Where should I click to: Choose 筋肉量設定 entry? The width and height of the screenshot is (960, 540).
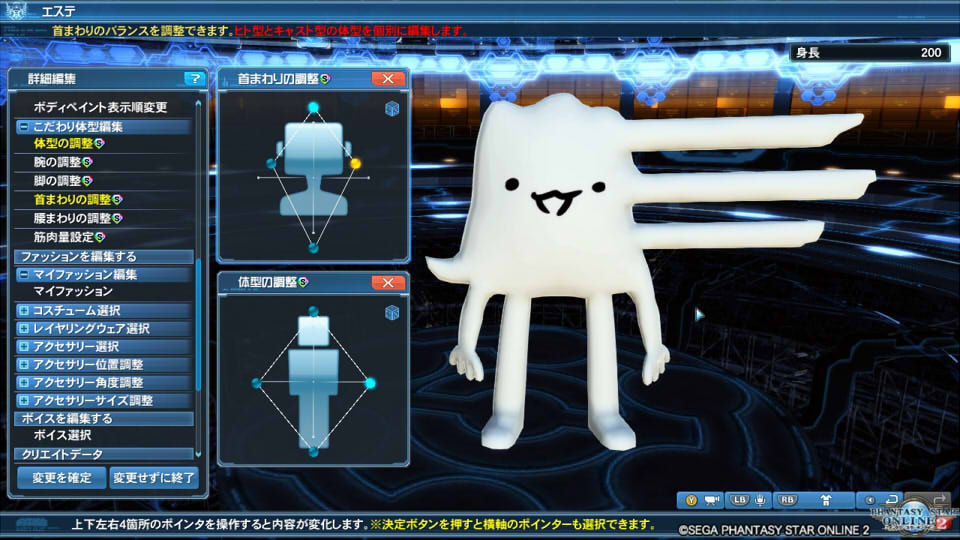[x=63, y=237]
